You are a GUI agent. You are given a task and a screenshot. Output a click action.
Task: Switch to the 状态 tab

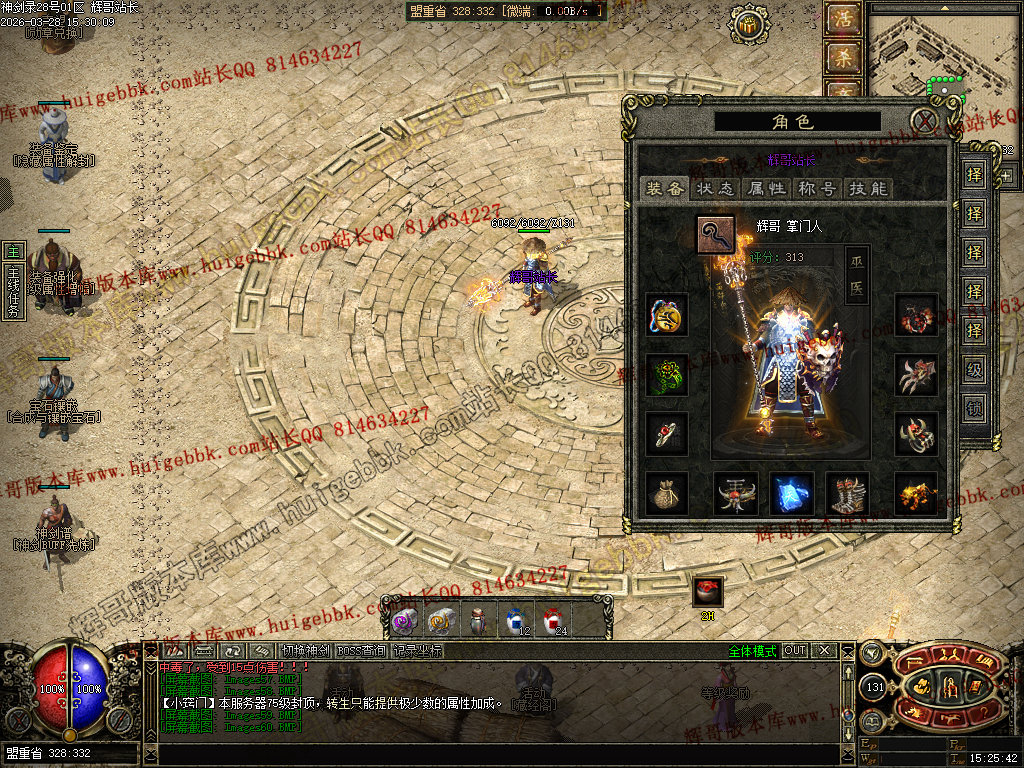(715, 188)
